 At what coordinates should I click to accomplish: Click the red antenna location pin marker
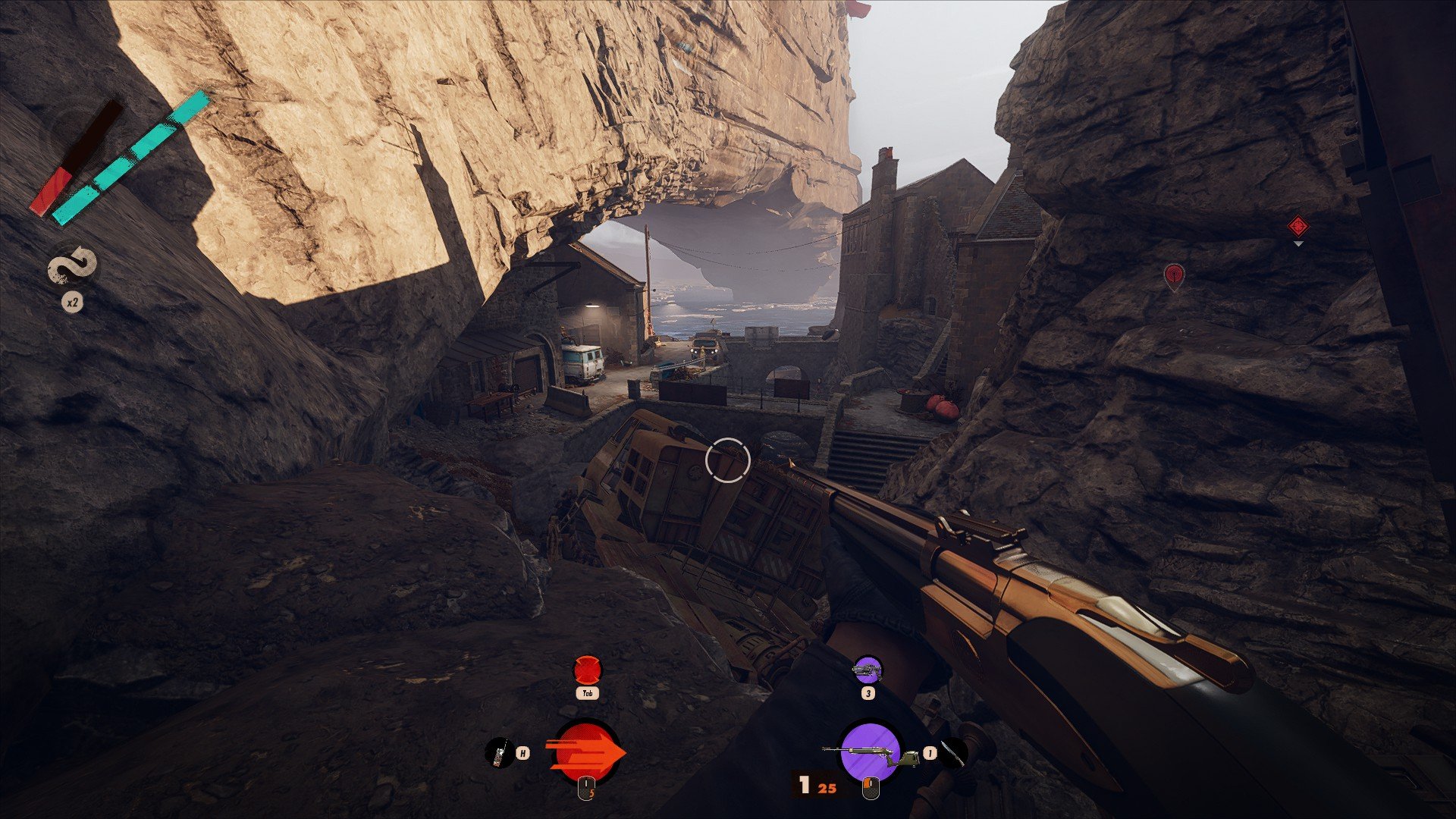click(1173, 275)
